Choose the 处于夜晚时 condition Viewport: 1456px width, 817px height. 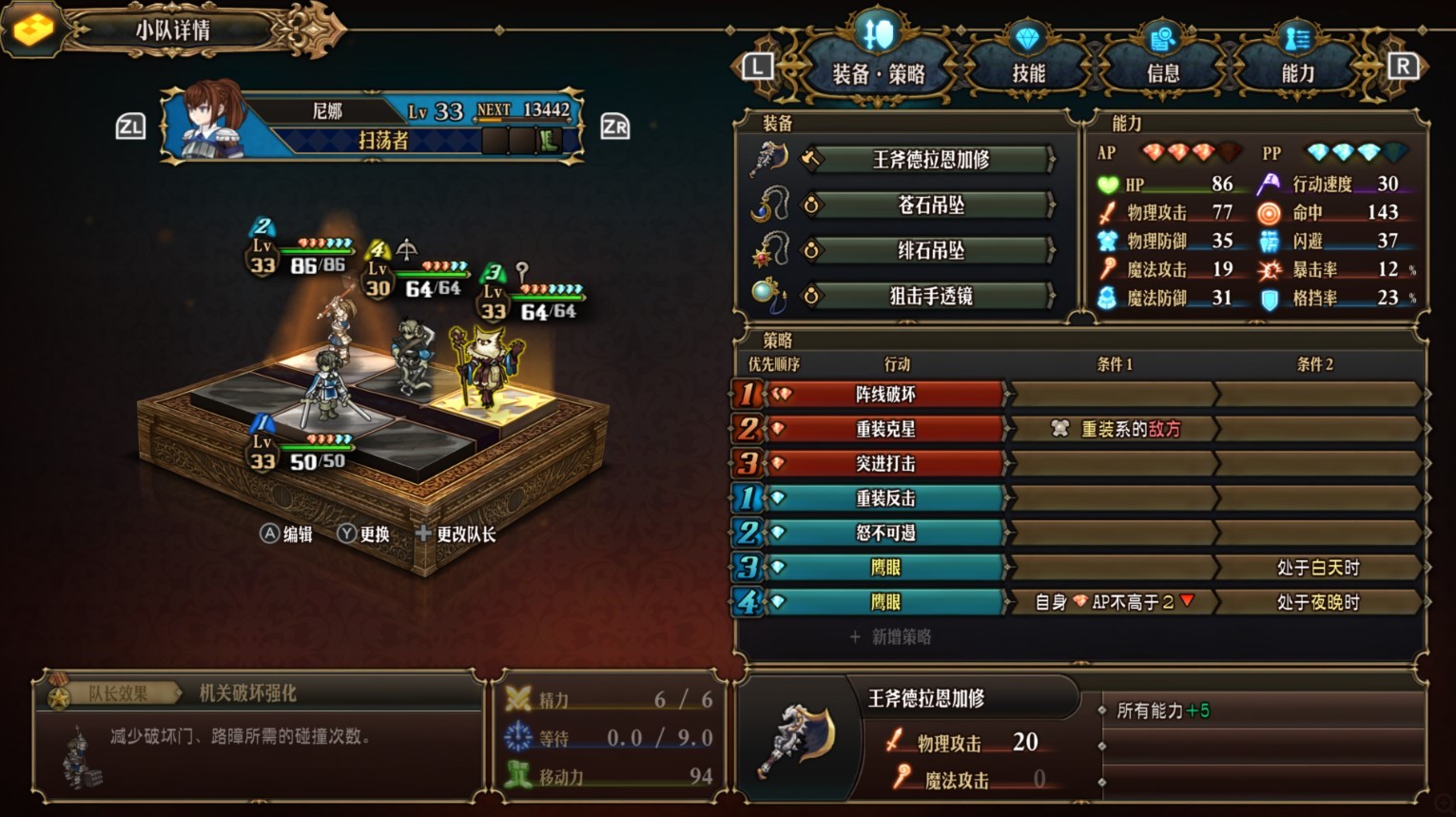click(1317, 602)
